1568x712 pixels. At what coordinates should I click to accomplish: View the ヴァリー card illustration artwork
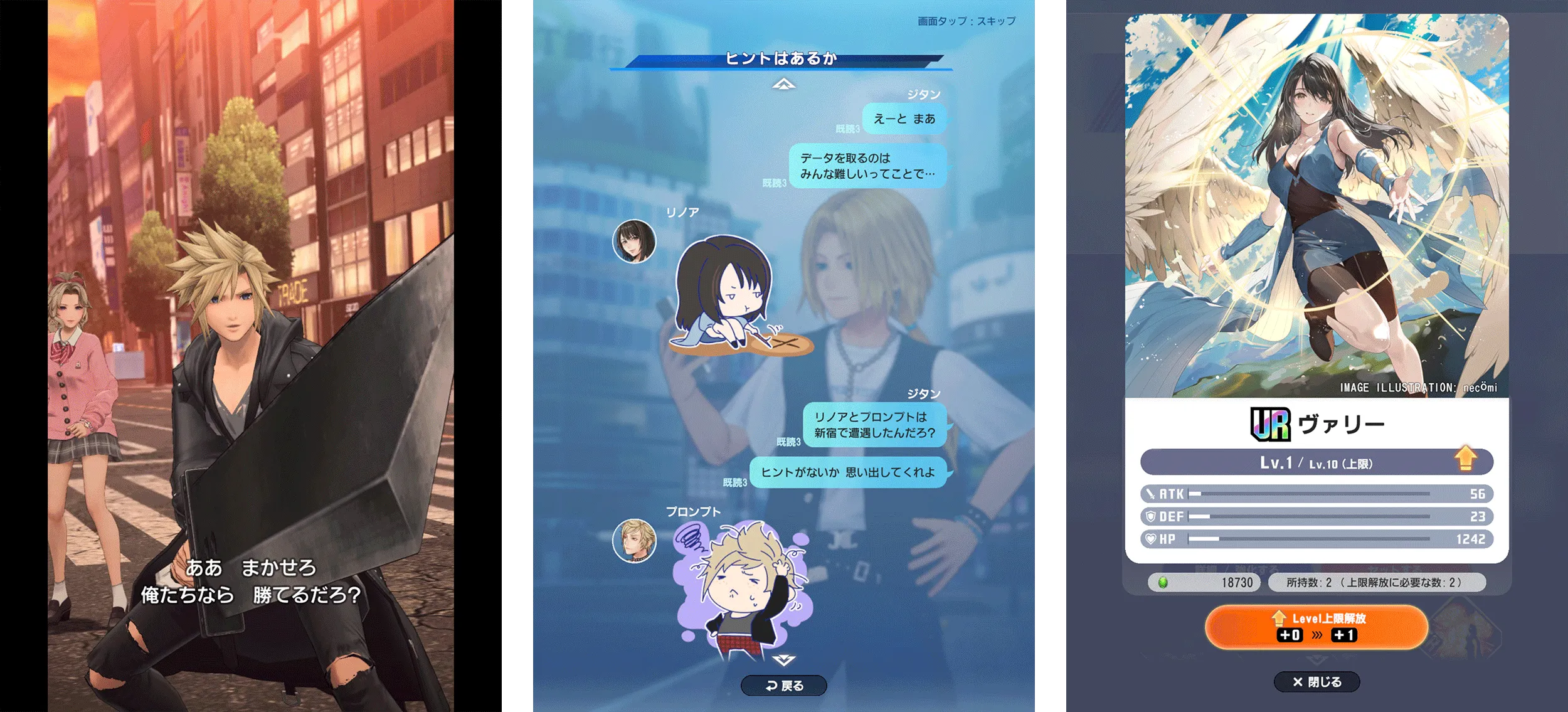[1317, 201]
